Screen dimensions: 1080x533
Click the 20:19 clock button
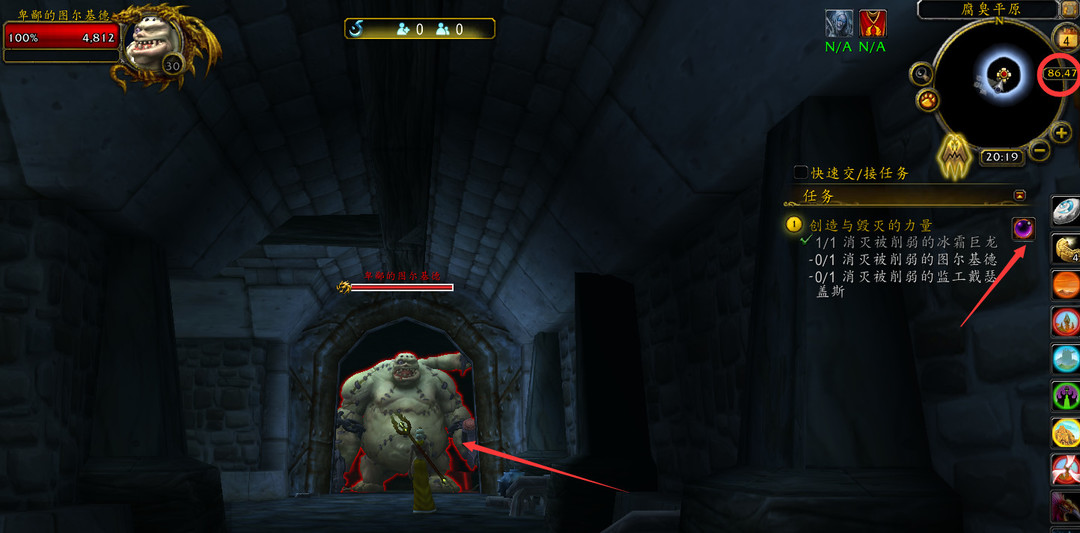pos(1000,157)
